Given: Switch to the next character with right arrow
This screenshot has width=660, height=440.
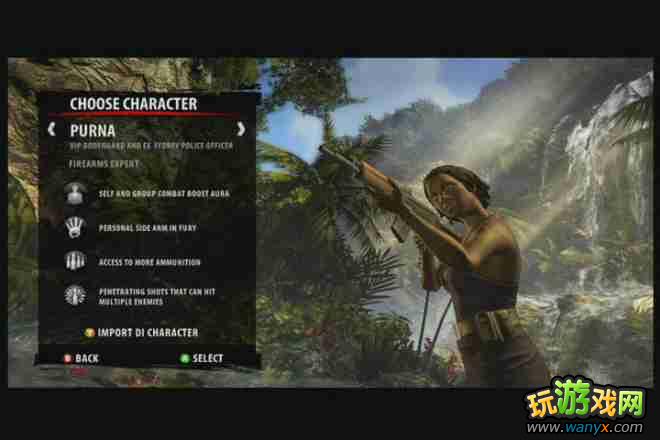Looking at the screenshot, I should pos(241,129).
